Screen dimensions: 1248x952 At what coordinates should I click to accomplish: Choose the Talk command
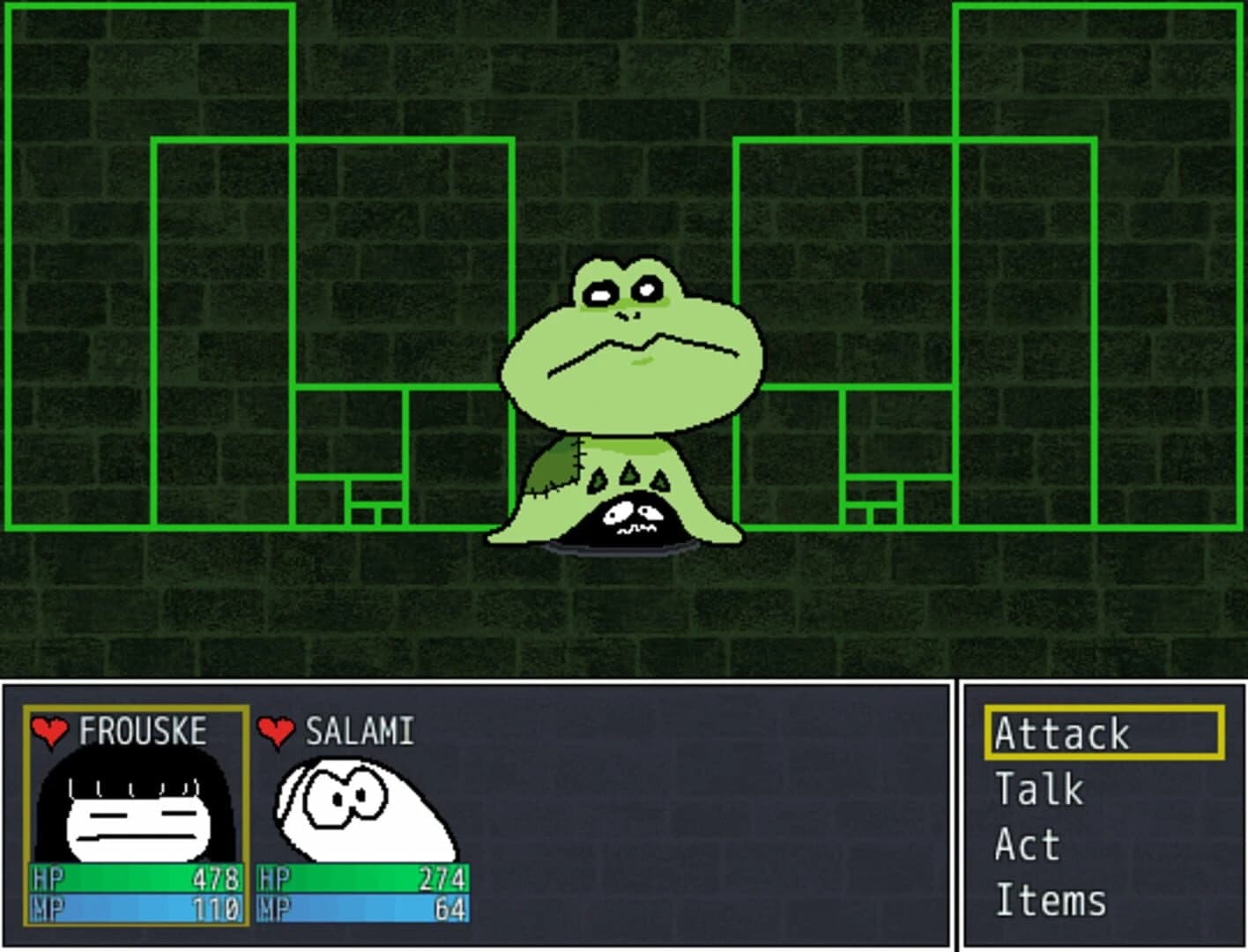[1038, 788]
